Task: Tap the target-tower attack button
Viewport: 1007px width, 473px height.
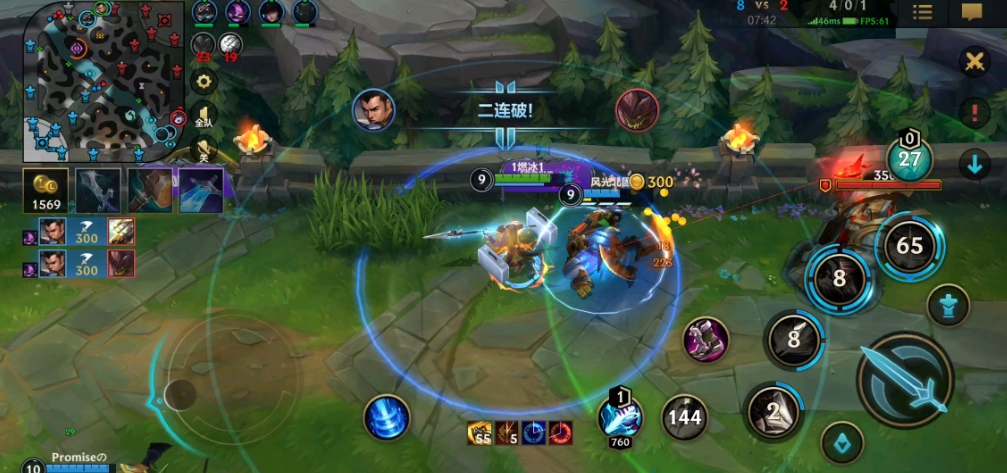Action: [x=947, y=306]
